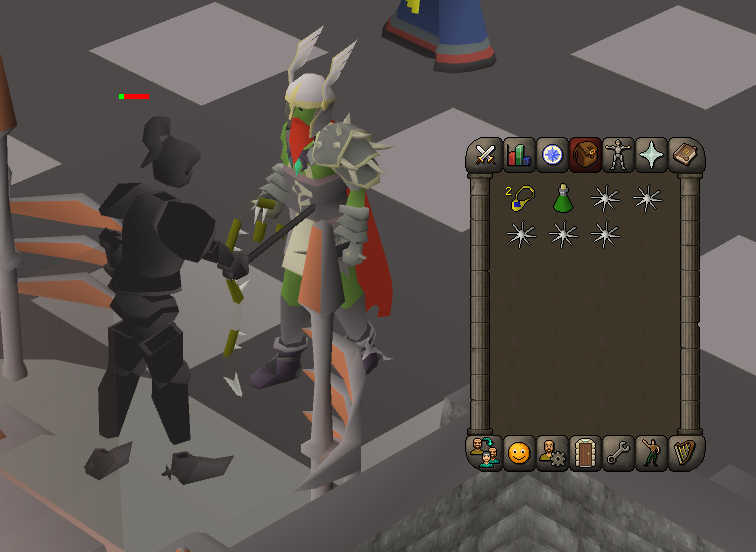Open the Combat Options tab
This screenshot has width=756, height=552.
point(486,155)
